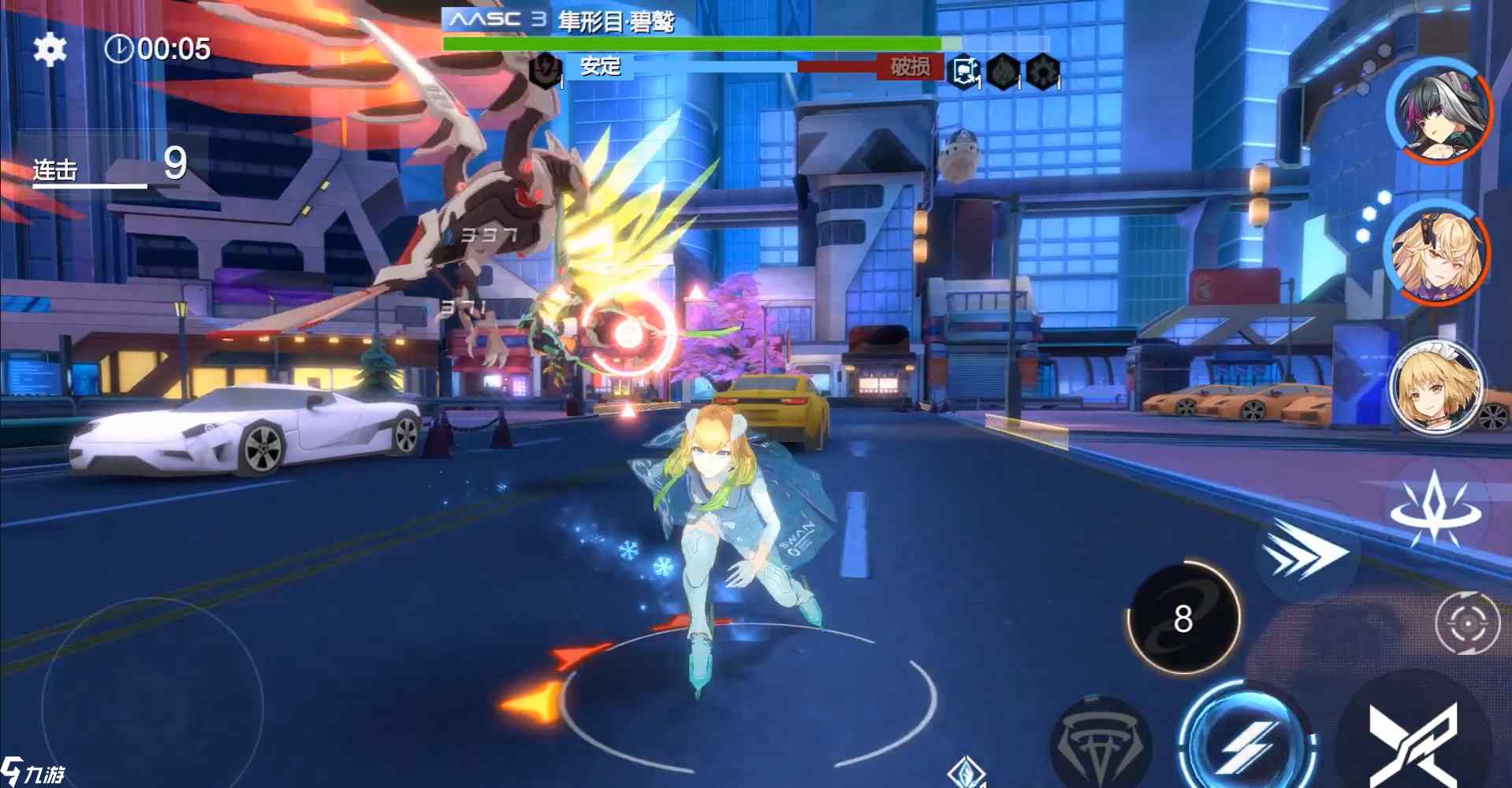Select the blonde maid-headband character portrait

tap(1436, 387)
